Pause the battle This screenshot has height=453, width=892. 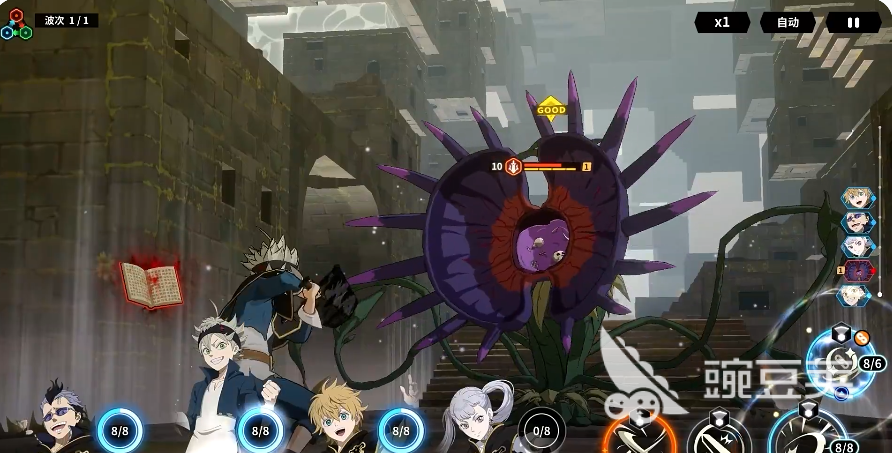click(853, 22)
